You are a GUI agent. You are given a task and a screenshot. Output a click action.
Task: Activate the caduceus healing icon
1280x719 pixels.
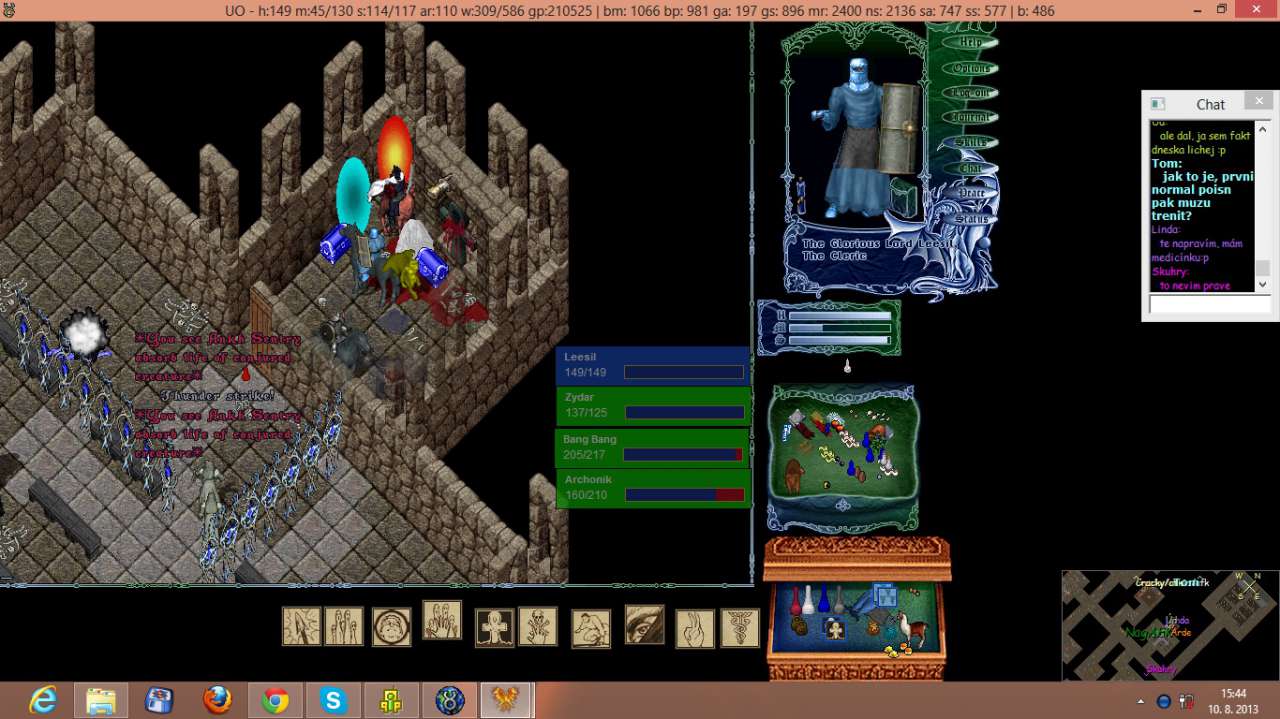740,628
